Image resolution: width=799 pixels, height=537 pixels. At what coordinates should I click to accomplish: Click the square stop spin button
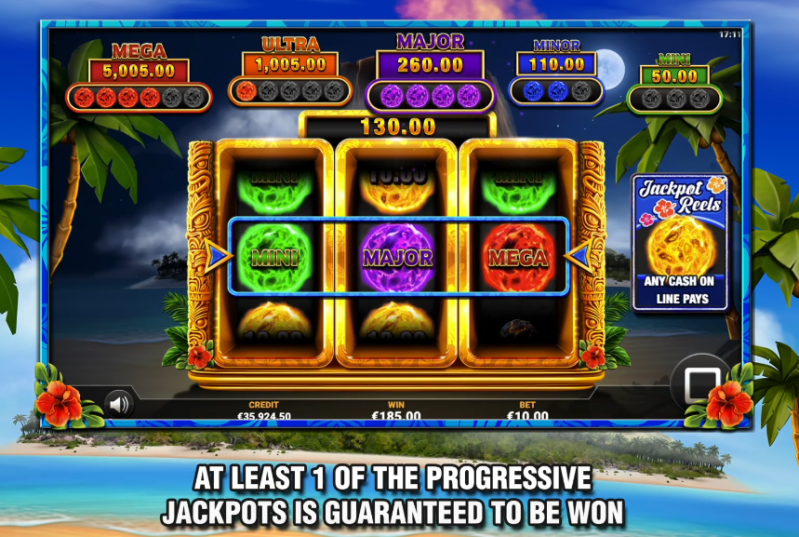click(x=696, y=383)
